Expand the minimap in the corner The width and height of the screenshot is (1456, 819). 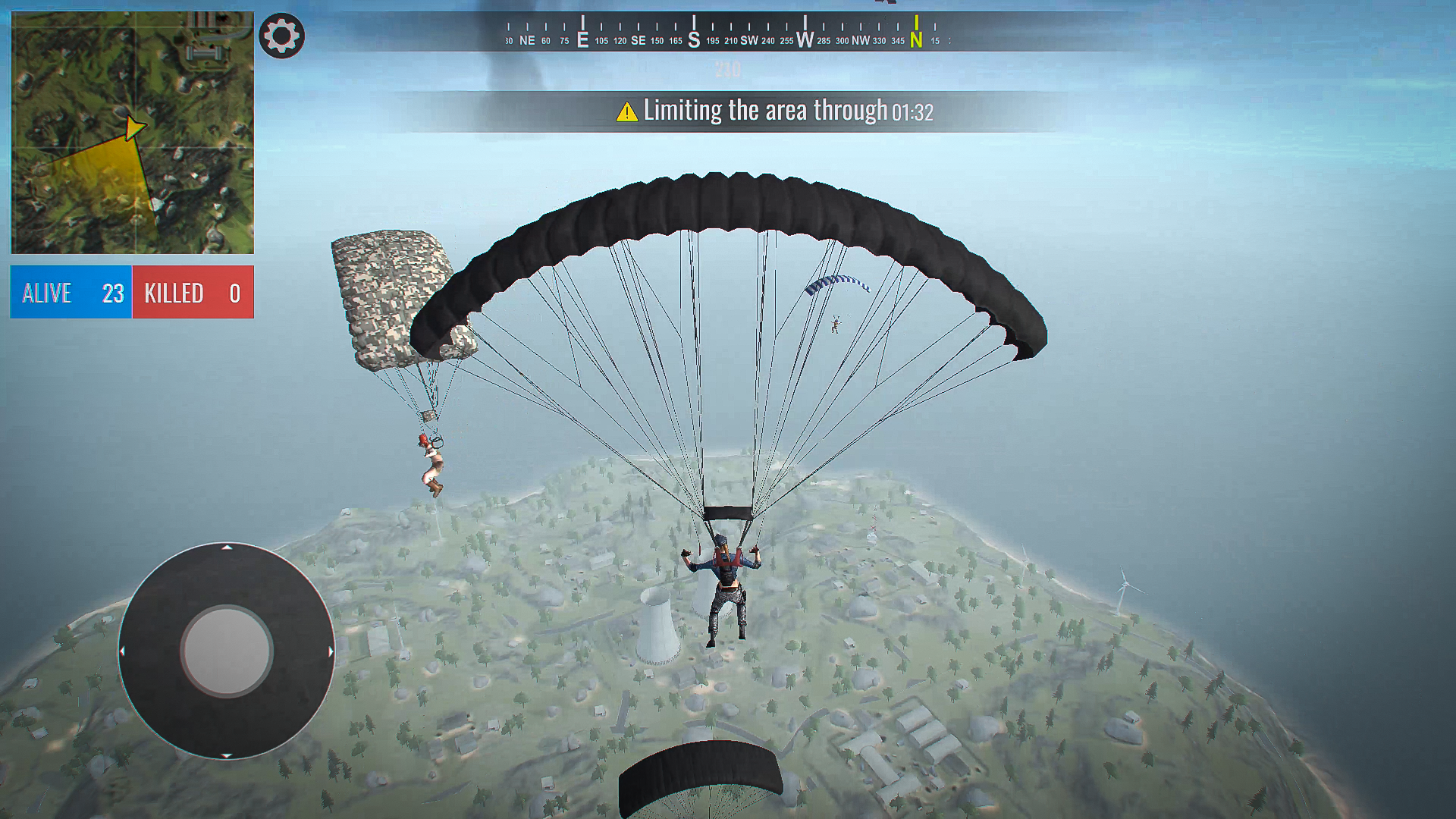tap(133, 133)
